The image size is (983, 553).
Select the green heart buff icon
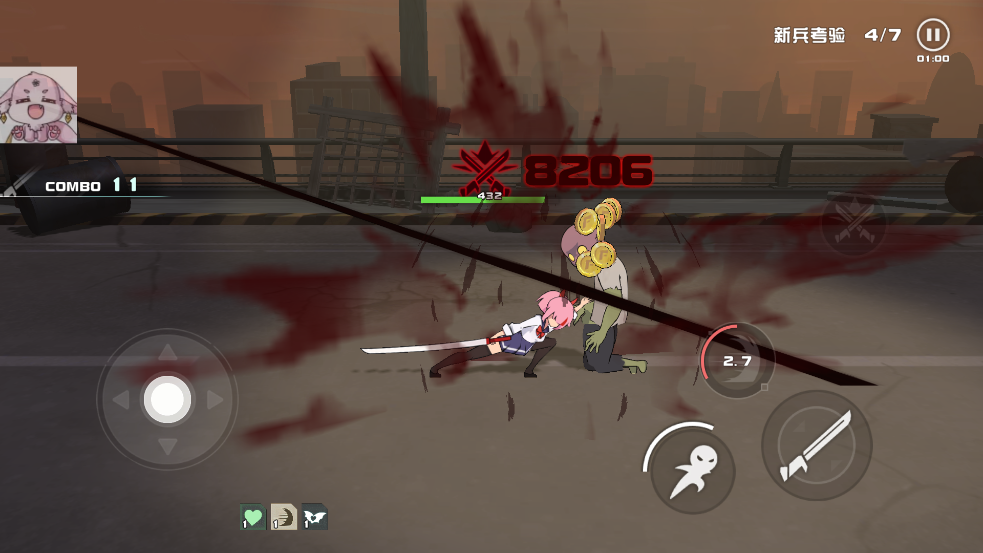click(x=253, y=517)
